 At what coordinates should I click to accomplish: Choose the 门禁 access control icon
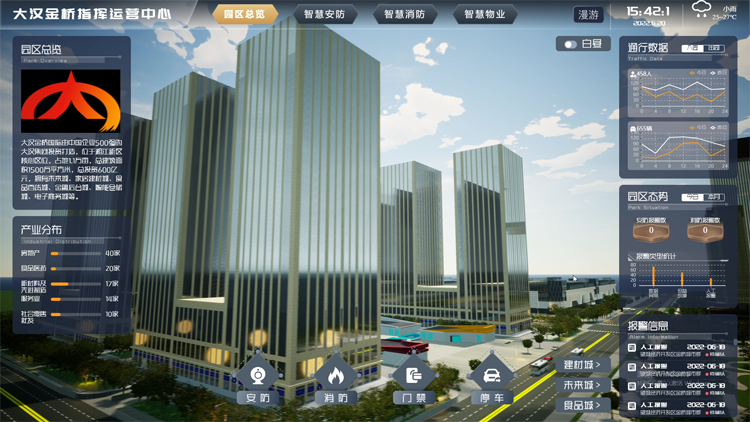tap(413, 378)
